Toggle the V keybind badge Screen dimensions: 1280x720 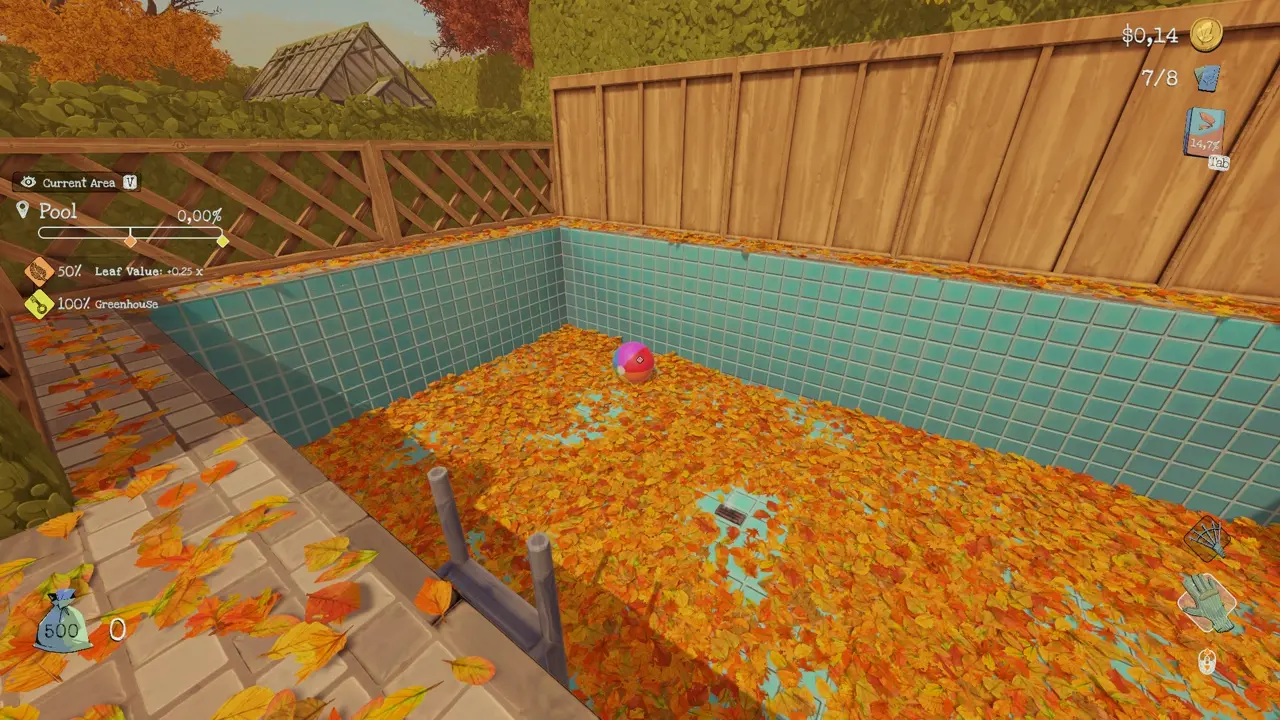coord(130,182)
